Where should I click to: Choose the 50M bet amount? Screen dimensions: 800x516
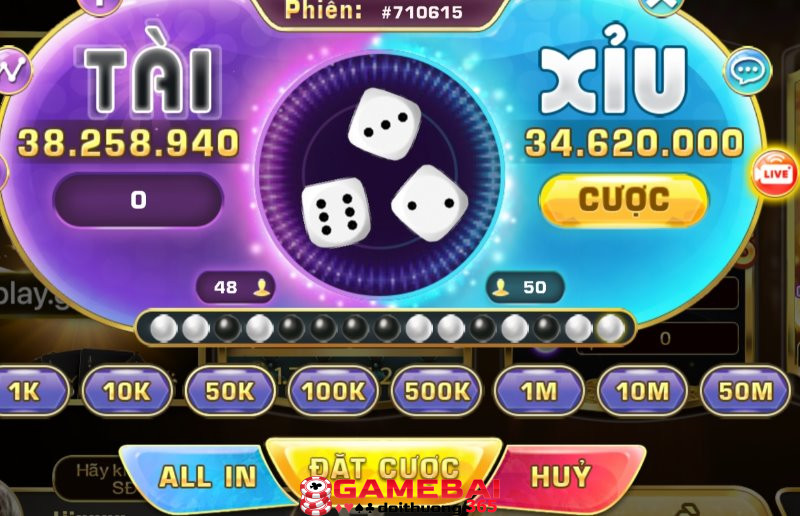tap(746, 391)
